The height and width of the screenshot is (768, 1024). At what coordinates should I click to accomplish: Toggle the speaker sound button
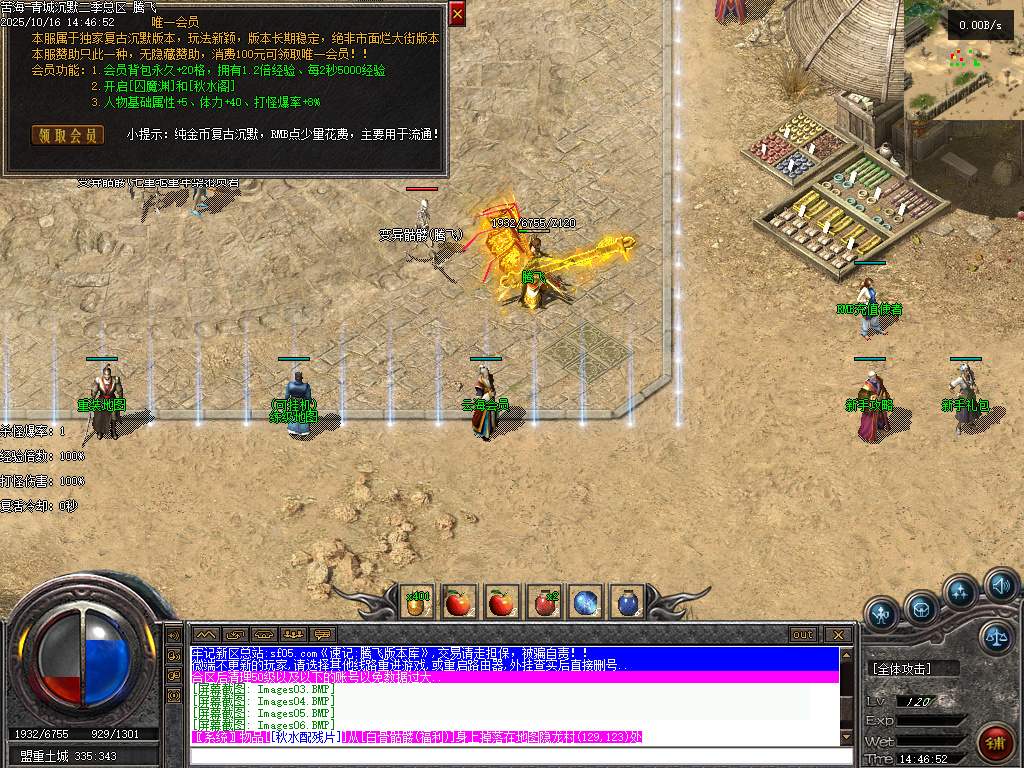pos(1000,584)
